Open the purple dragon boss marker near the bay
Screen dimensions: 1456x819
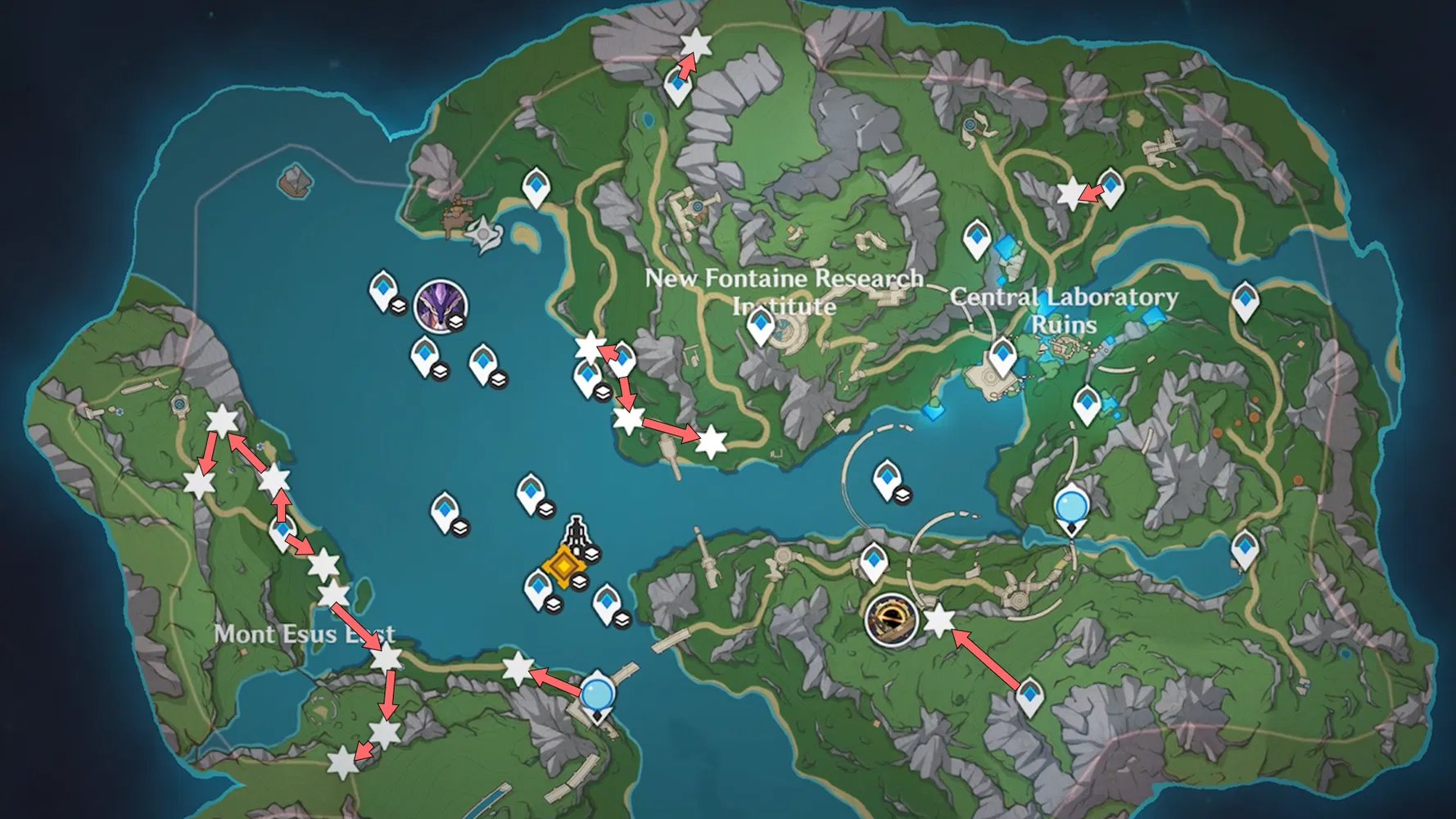[x=441, y=305]
